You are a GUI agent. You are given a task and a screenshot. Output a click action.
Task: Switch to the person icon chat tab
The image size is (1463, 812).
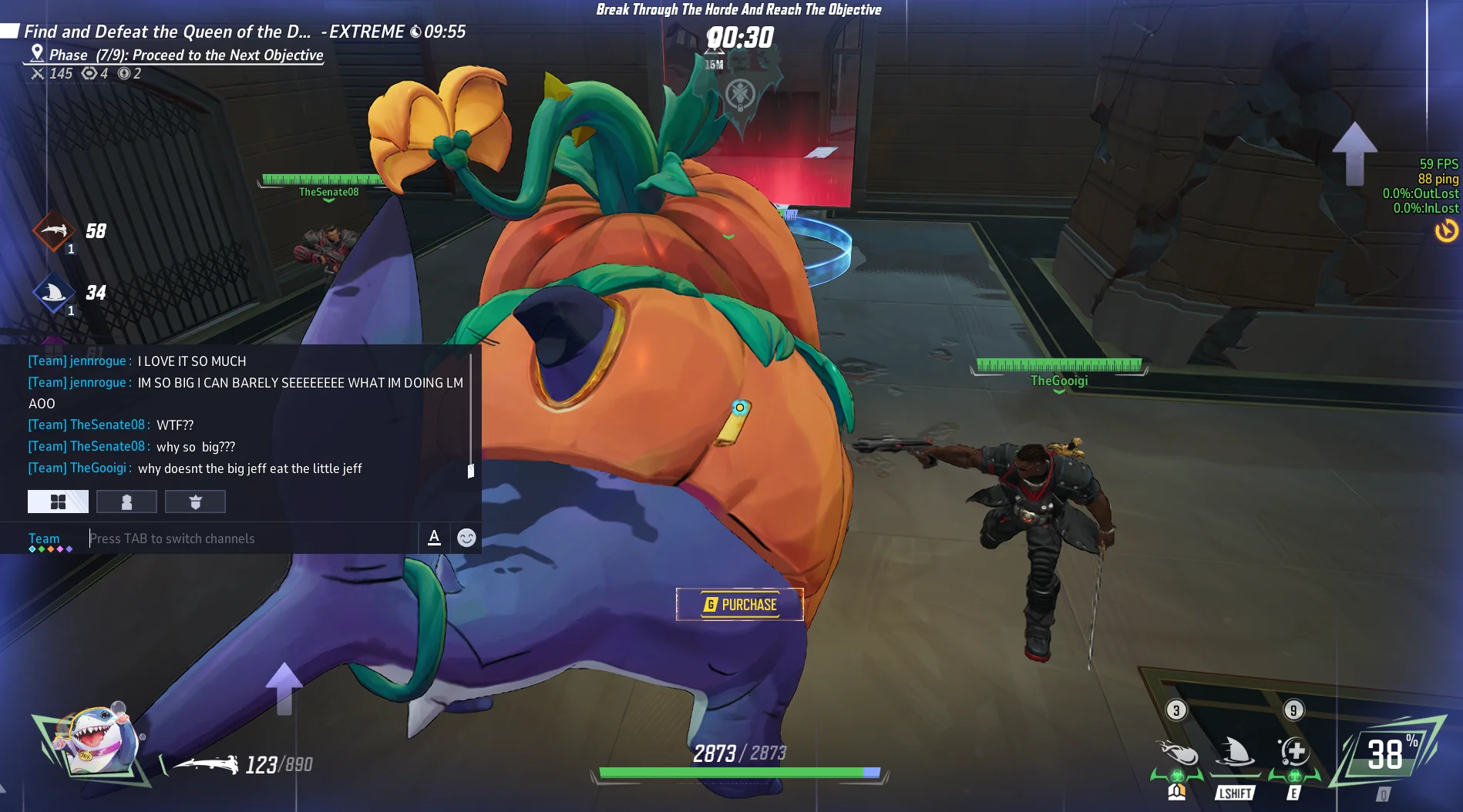pos(126,502)
